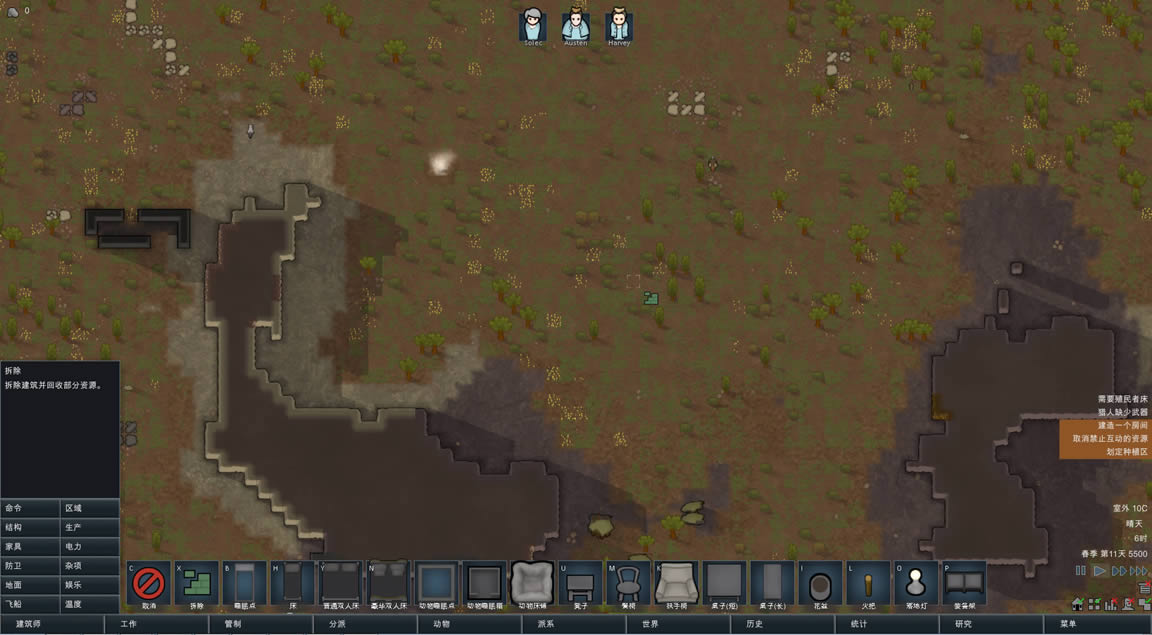Screen dimensions: 1152x635
Task: Select the 装备架 equipment rack
Action: (963, 583)
